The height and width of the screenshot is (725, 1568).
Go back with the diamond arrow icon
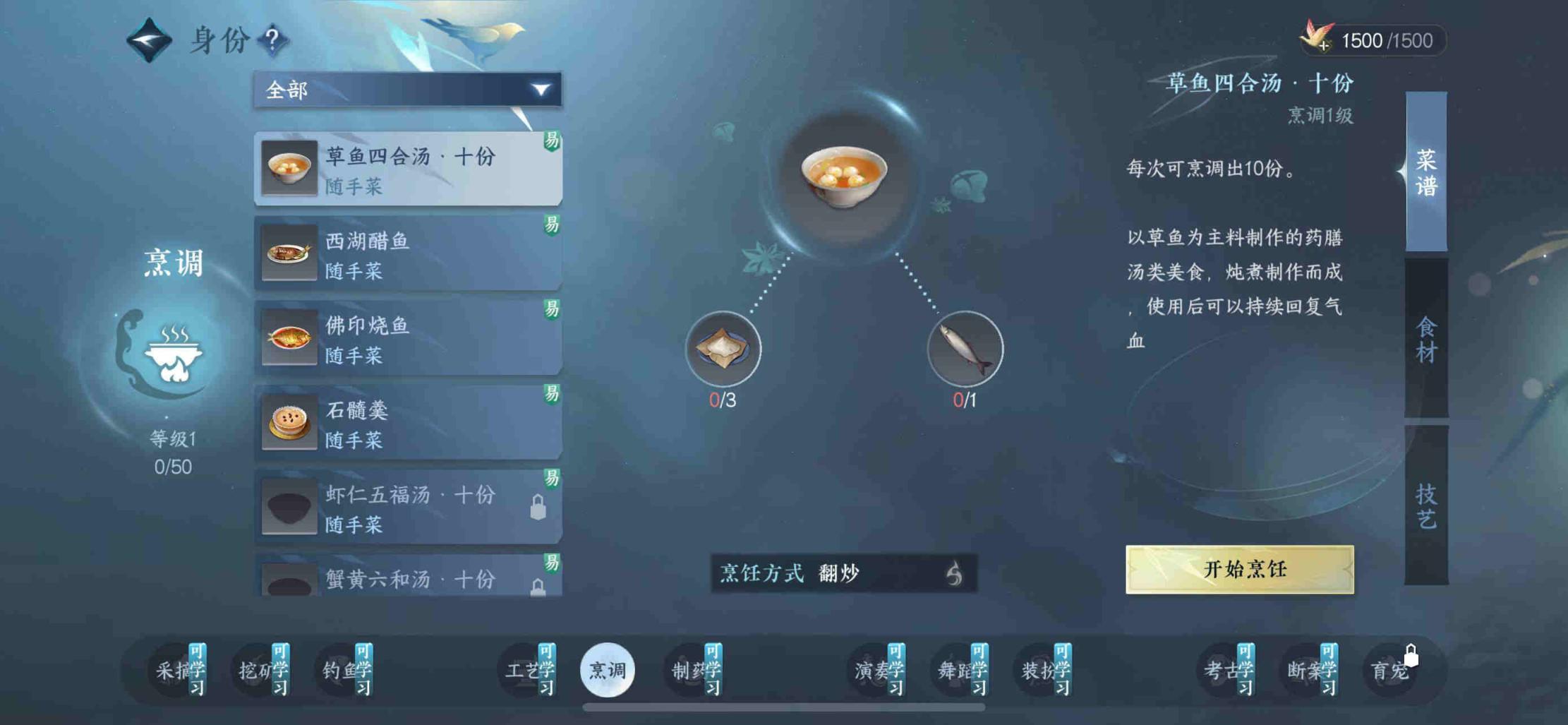(149, 40)
